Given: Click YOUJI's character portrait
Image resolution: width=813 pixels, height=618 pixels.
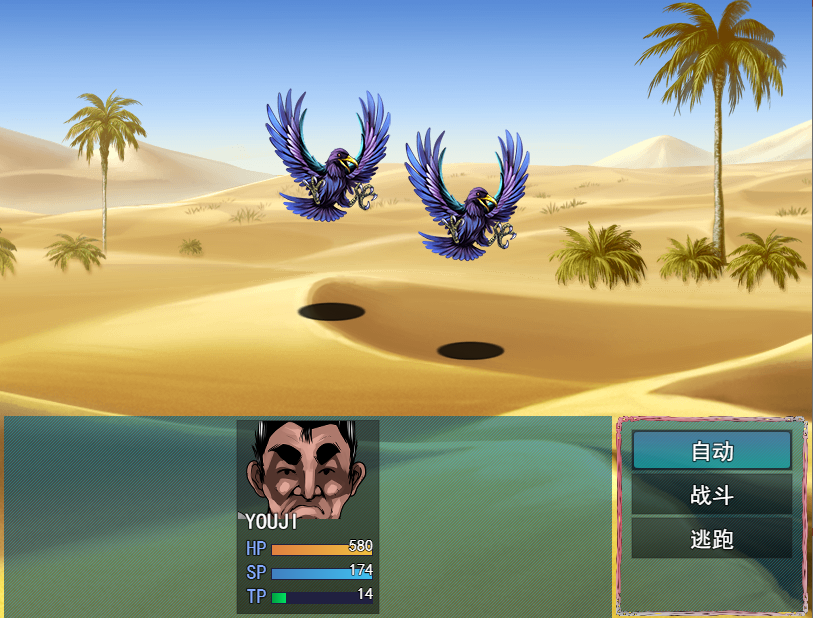Looking at the screenshot, I should pos(307,470).
